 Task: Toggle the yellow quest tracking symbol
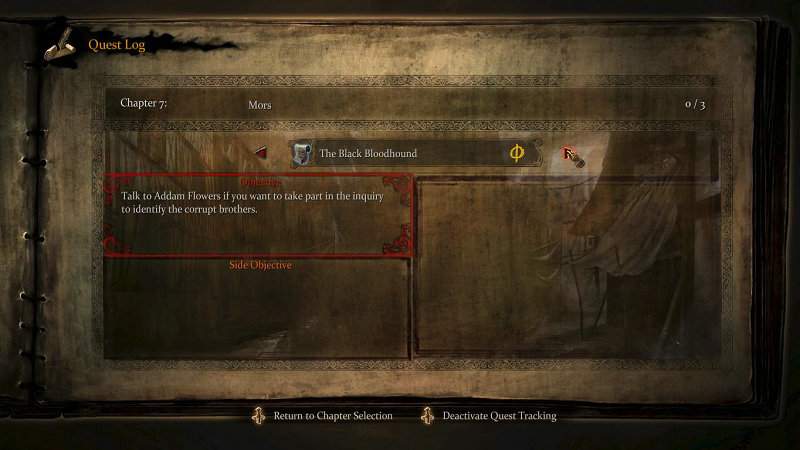point(517,153)
